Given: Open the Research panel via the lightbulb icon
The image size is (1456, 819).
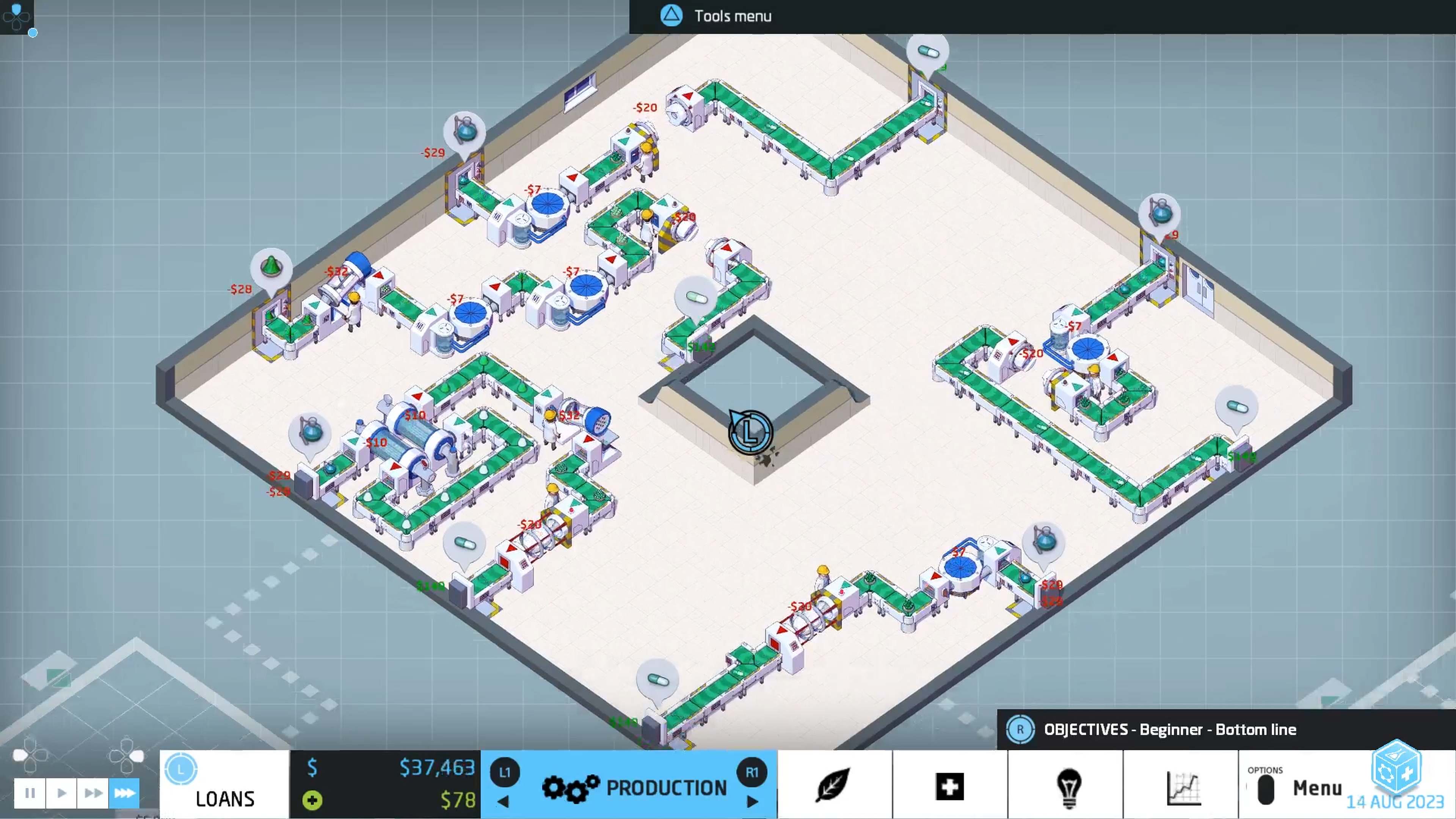Looking at the screenshot, I should (1068, 787).
